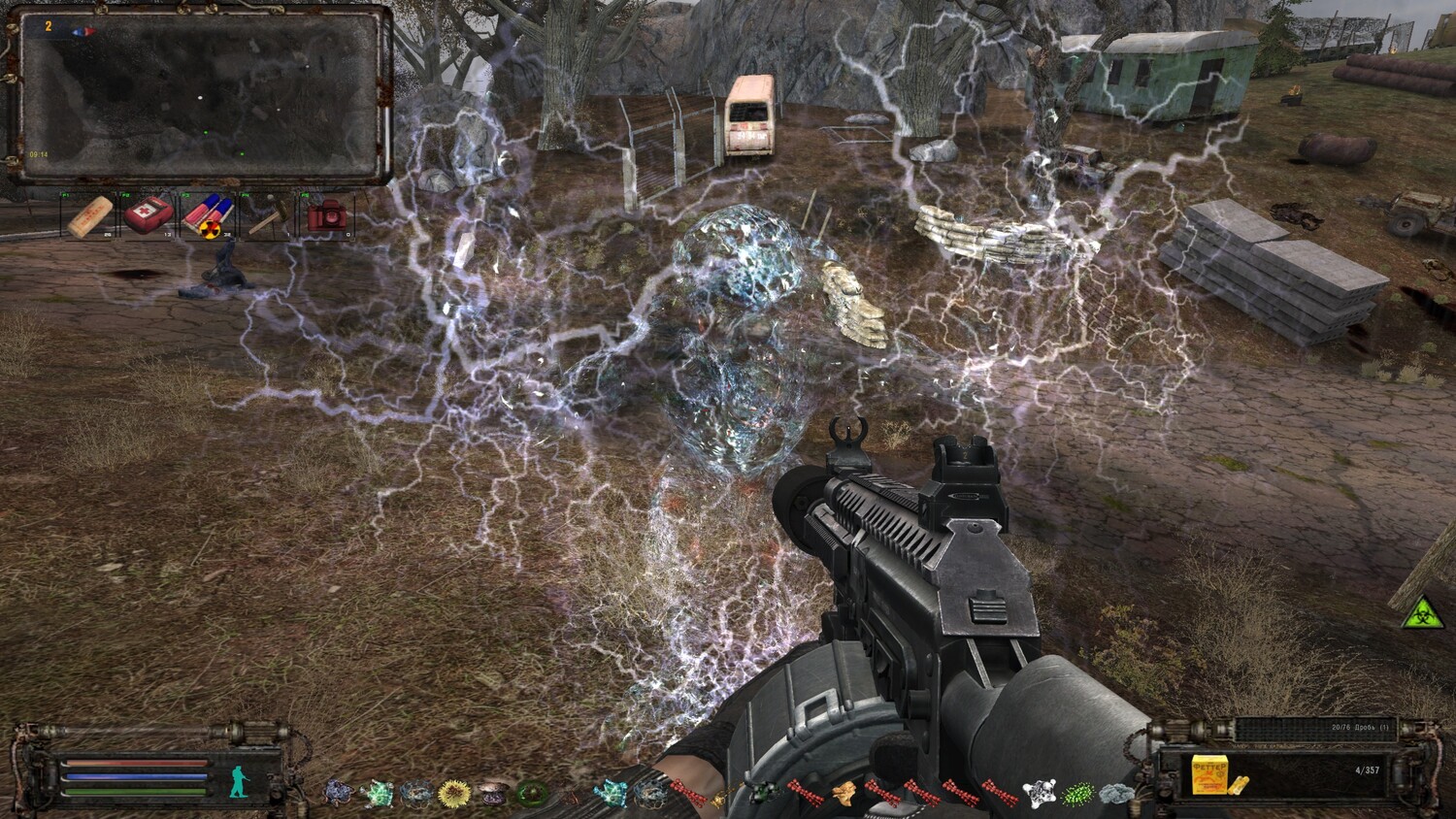Use the bandage quick slot
Screen dimensions: 1456x819
(89, 215)
